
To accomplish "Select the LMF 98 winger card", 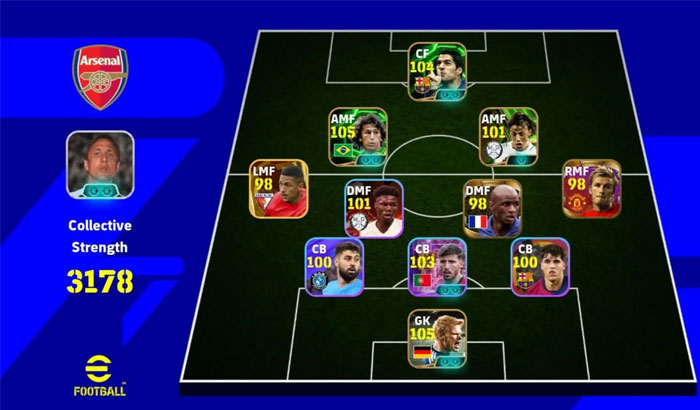I will (278, 189).
